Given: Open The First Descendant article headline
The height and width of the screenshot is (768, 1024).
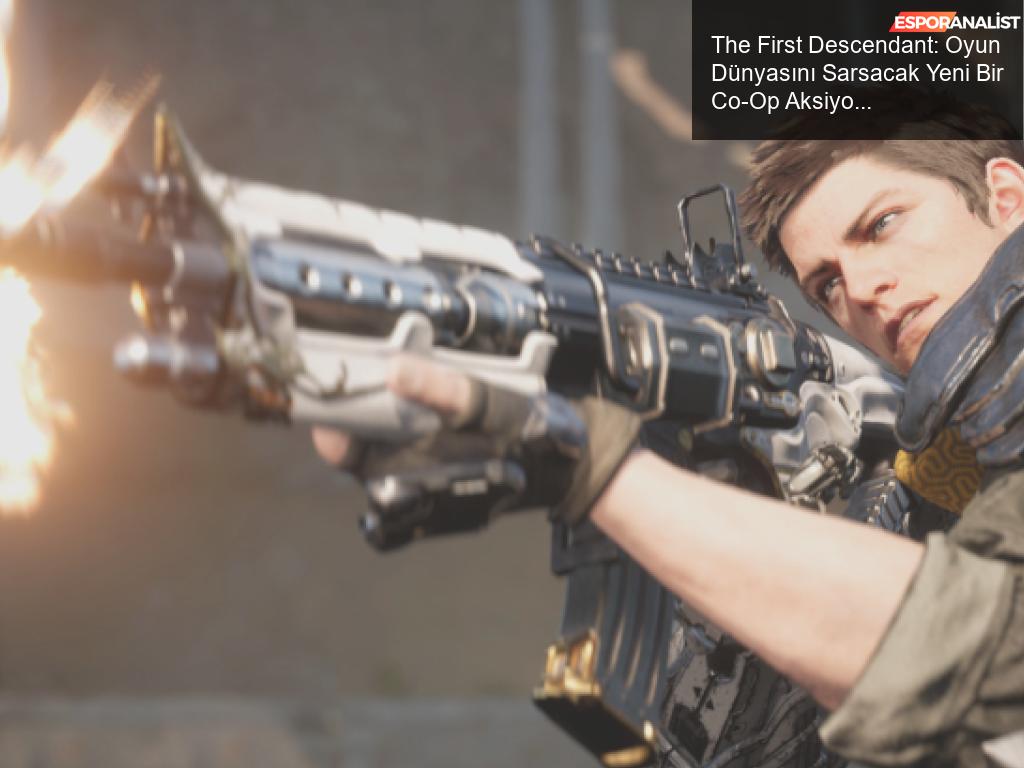Looking at the screenshot, I should click(x=856, y=73).
